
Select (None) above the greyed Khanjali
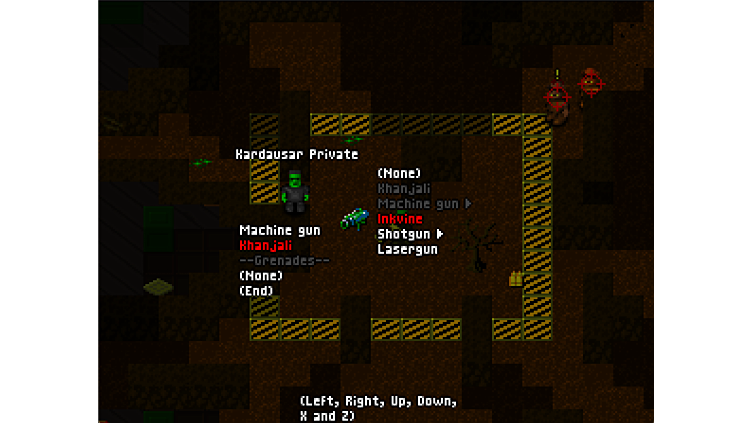[x=399, y=173]
